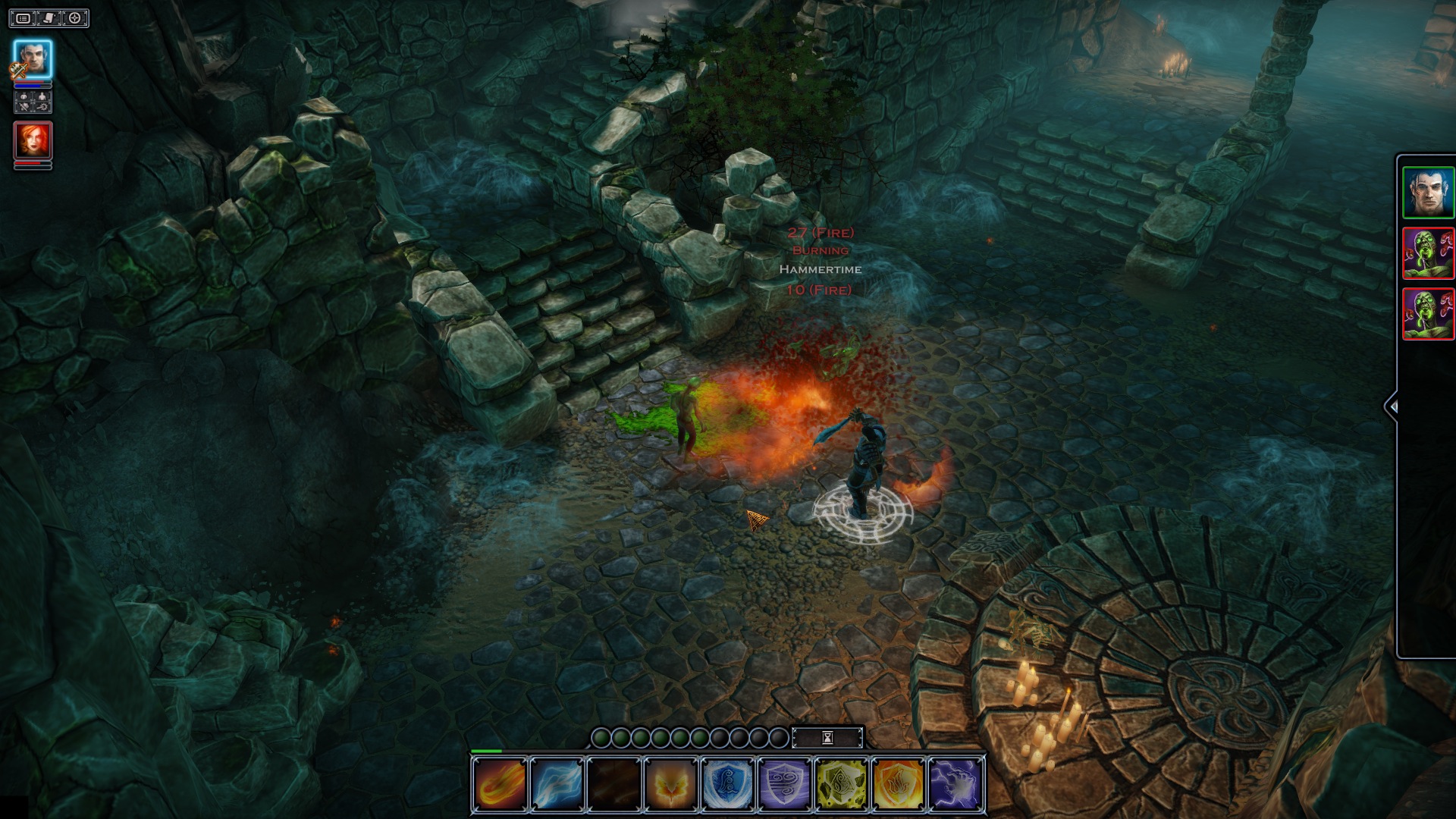Image resolution: width=1456 pixels, height=819 pixels.
Task: Open the menu list button
Action: point(24,17)
